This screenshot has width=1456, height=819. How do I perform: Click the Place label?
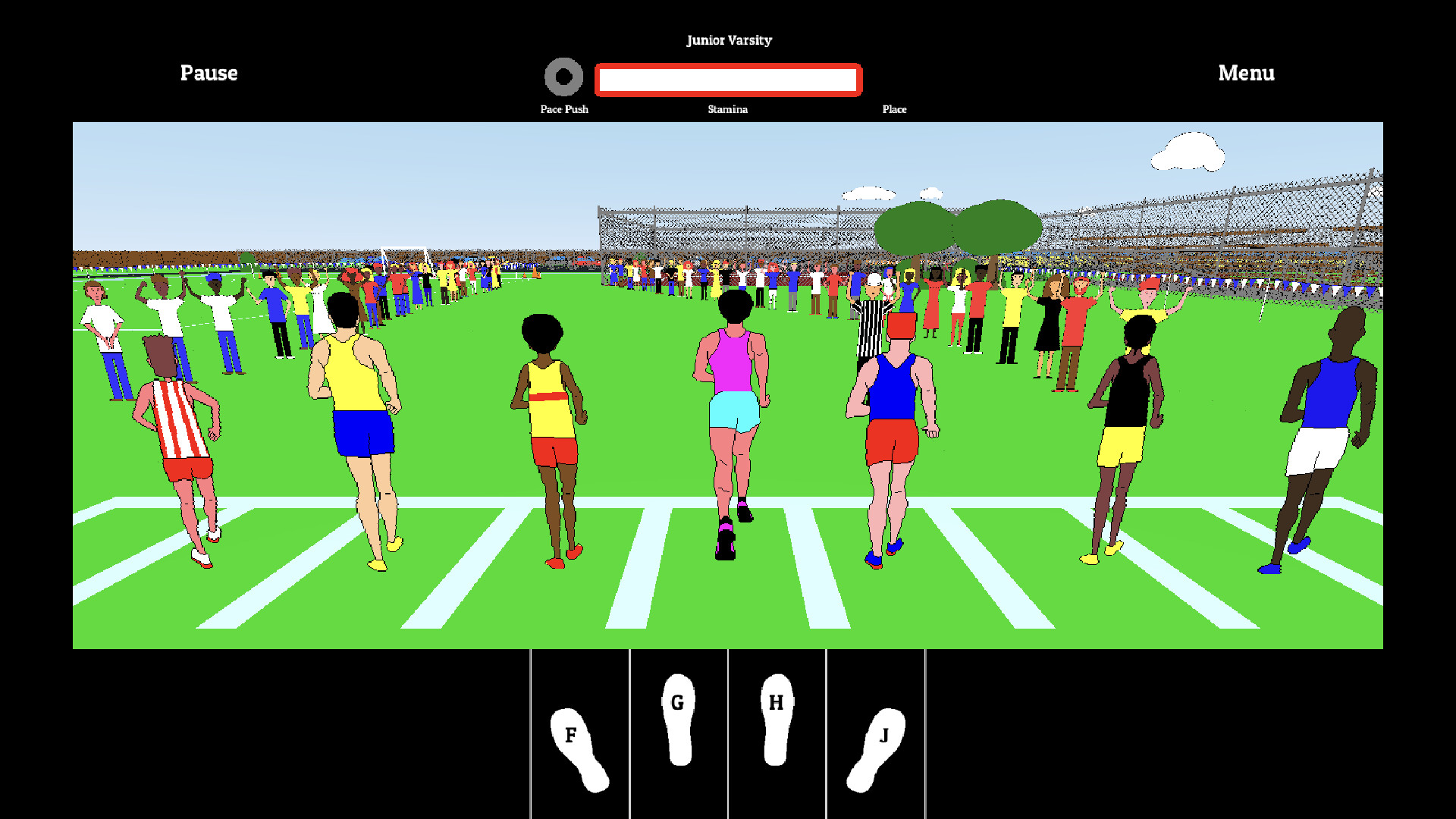pyautogui.click(x=895, y=109)
